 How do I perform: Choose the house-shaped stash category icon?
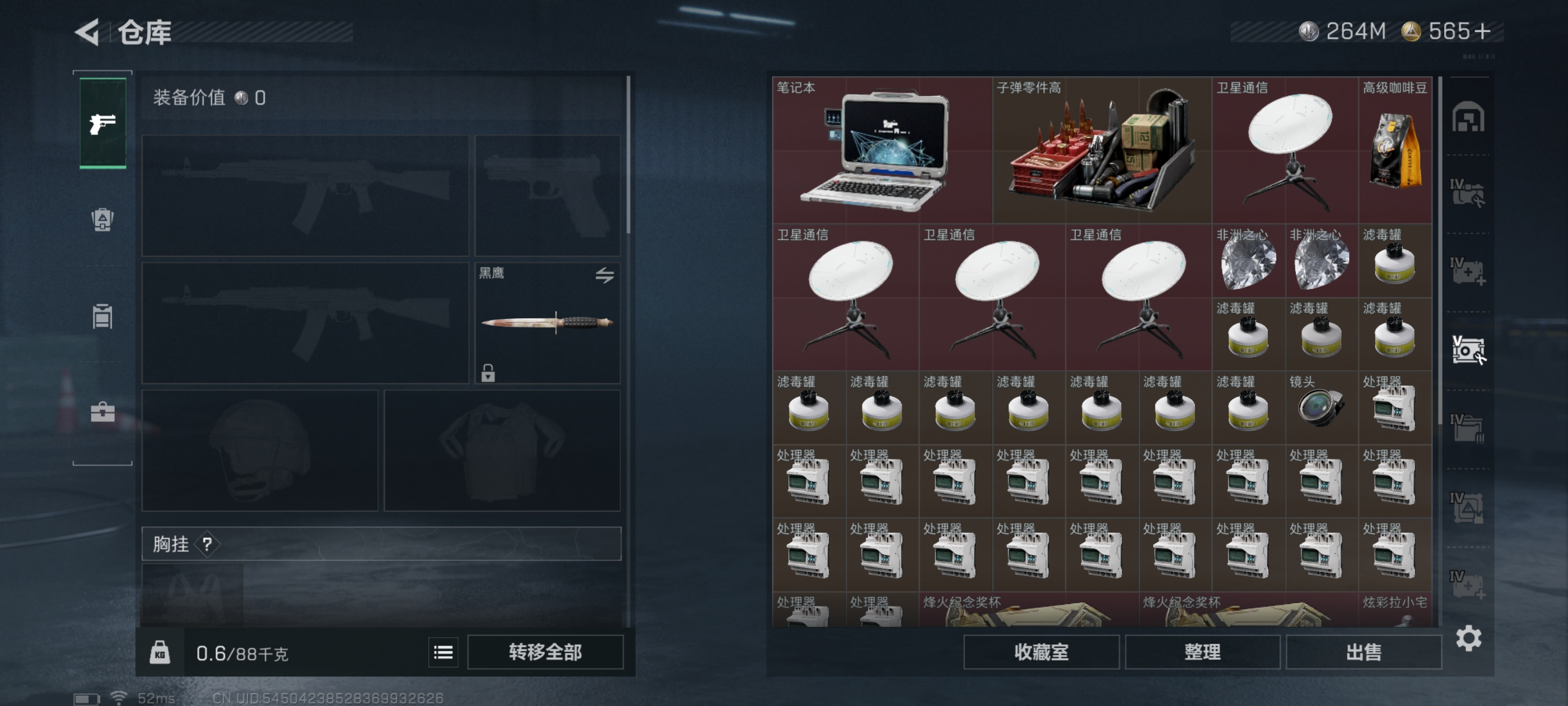pos(1468,117)
